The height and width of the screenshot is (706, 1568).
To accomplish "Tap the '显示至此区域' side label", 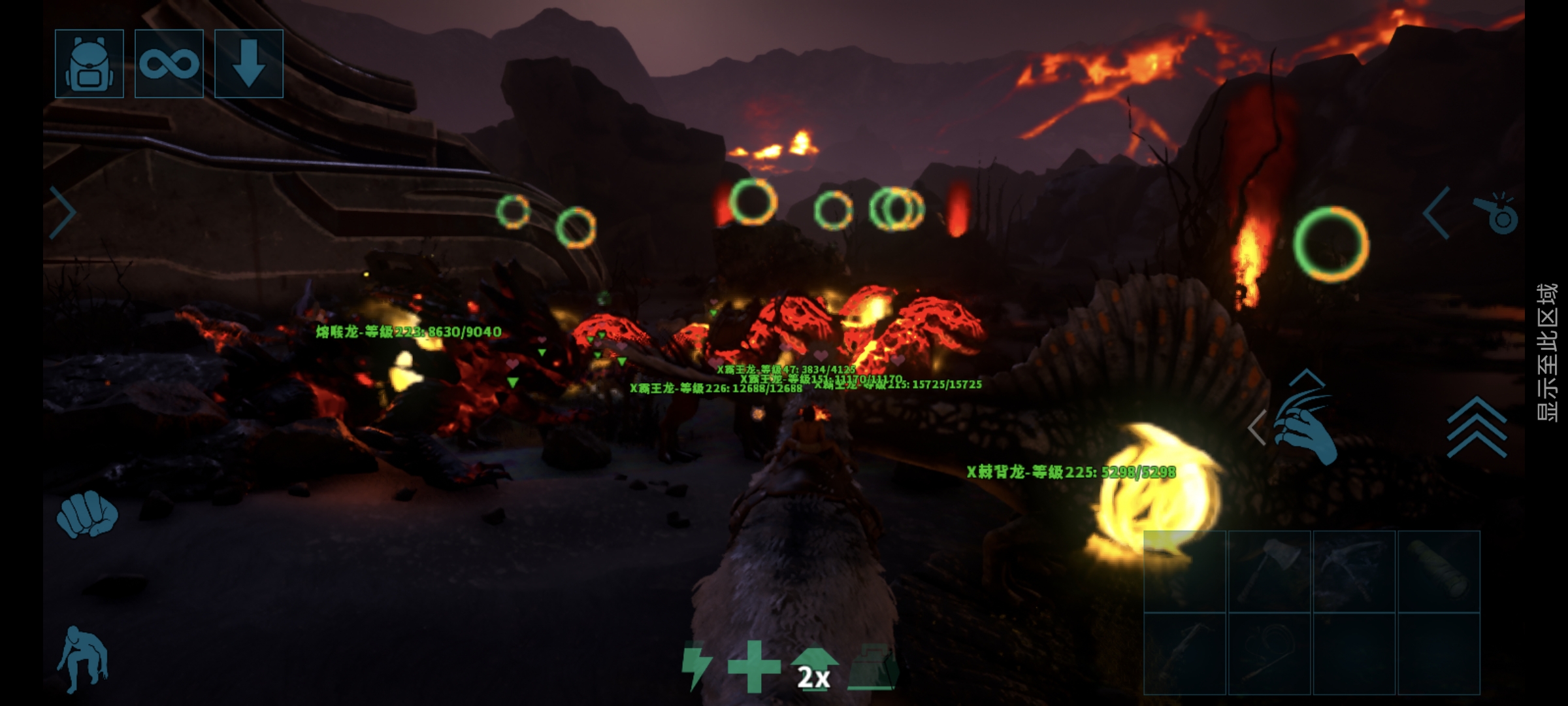I will 1546,353.
